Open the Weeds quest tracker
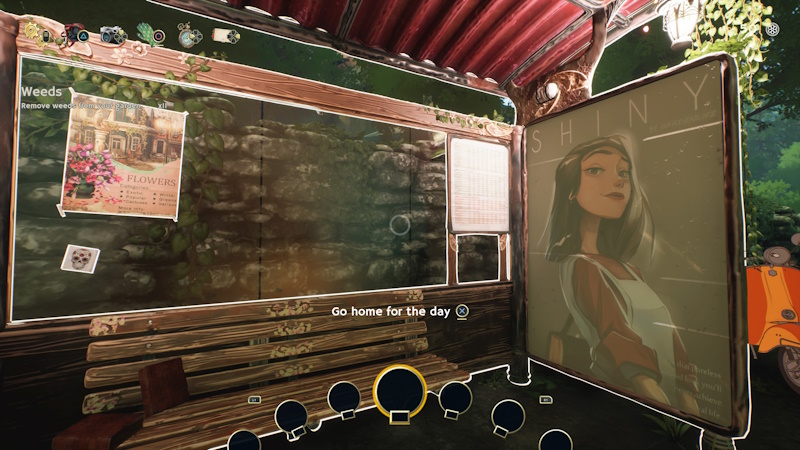800x450 pixels. pyautogui.click(x=43, y=92)
